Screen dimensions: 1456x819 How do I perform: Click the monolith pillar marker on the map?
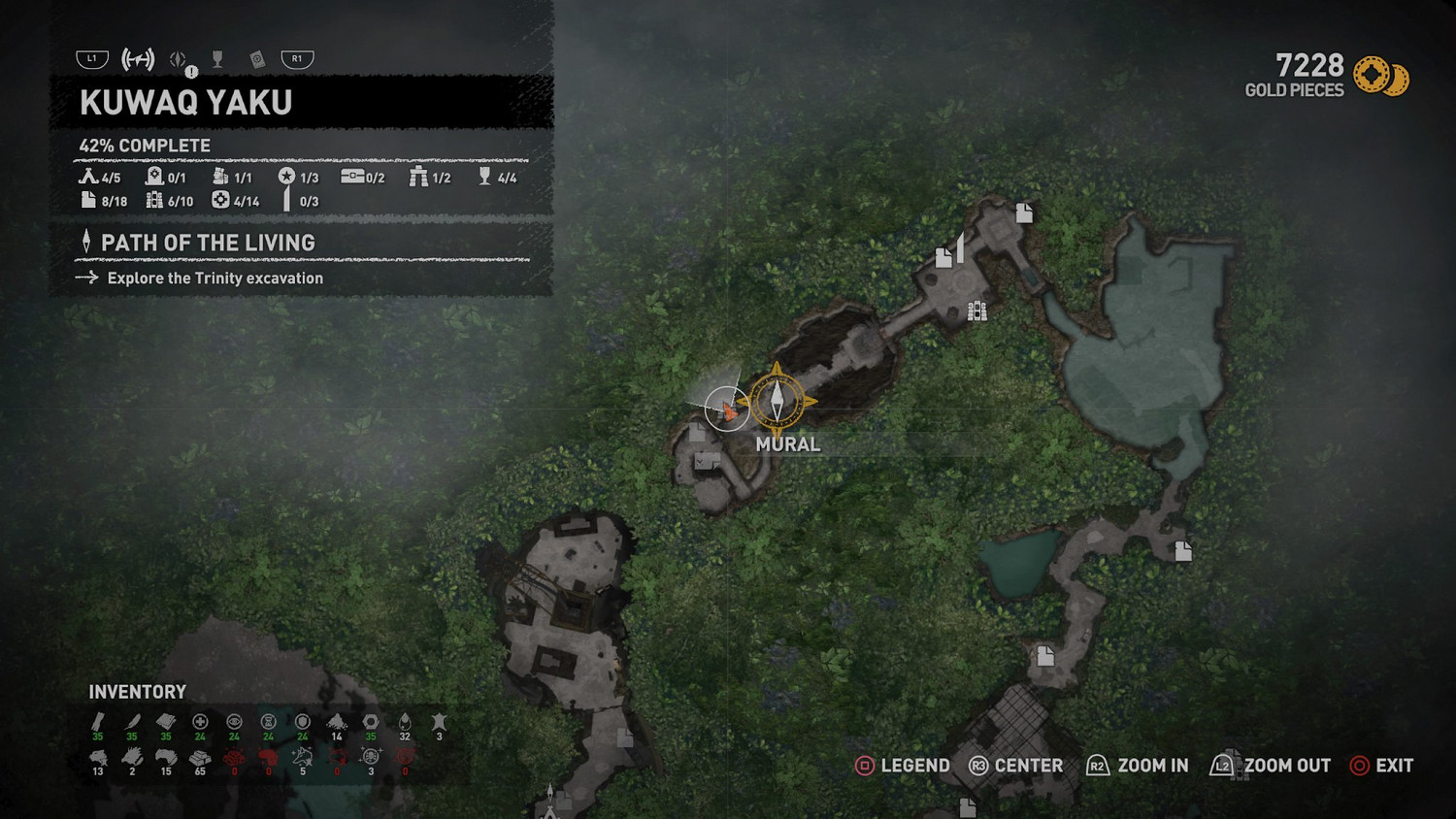[961, 246]
